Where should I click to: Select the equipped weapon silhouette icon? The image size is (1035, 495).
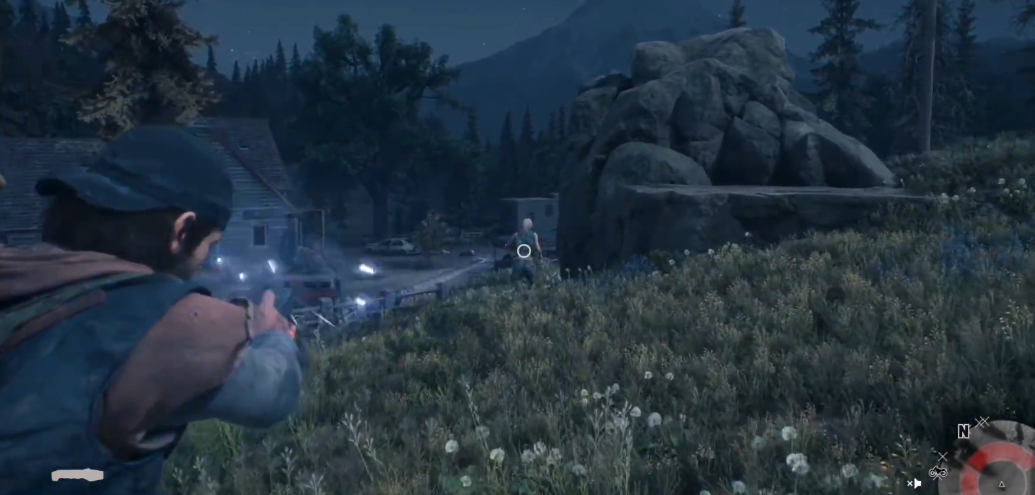coord(78,475)
